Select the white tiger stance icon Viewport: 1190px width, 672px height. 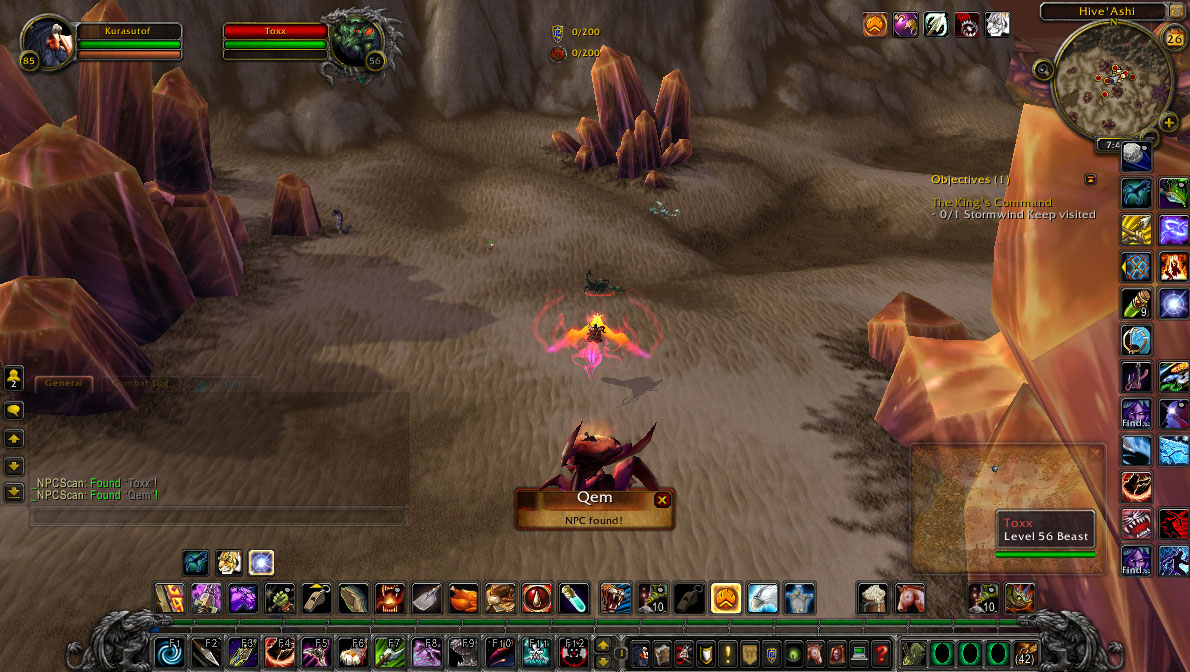pos(228,563)
